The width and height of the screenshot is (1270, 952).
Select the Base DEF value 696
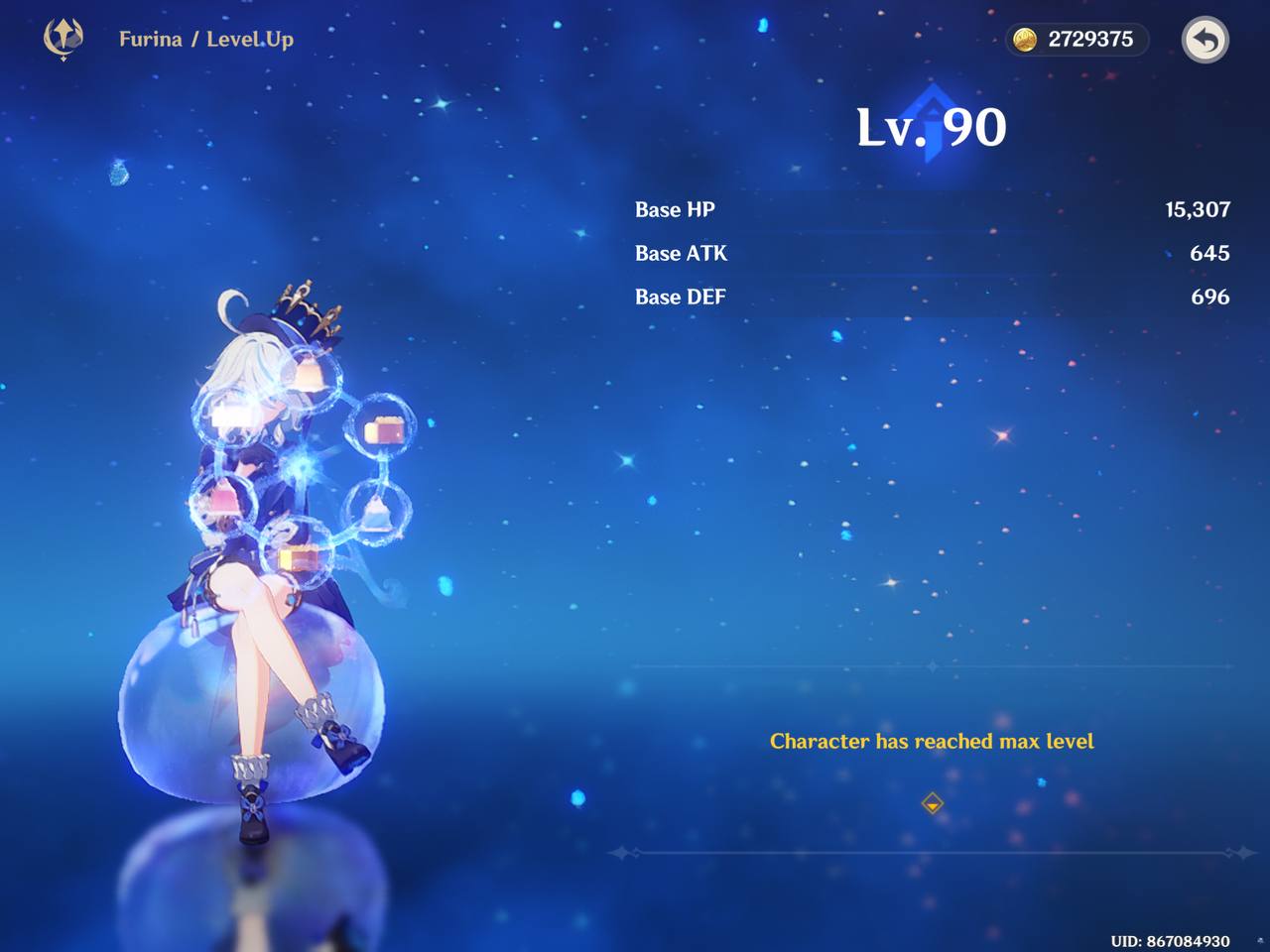coord(1211,296)
